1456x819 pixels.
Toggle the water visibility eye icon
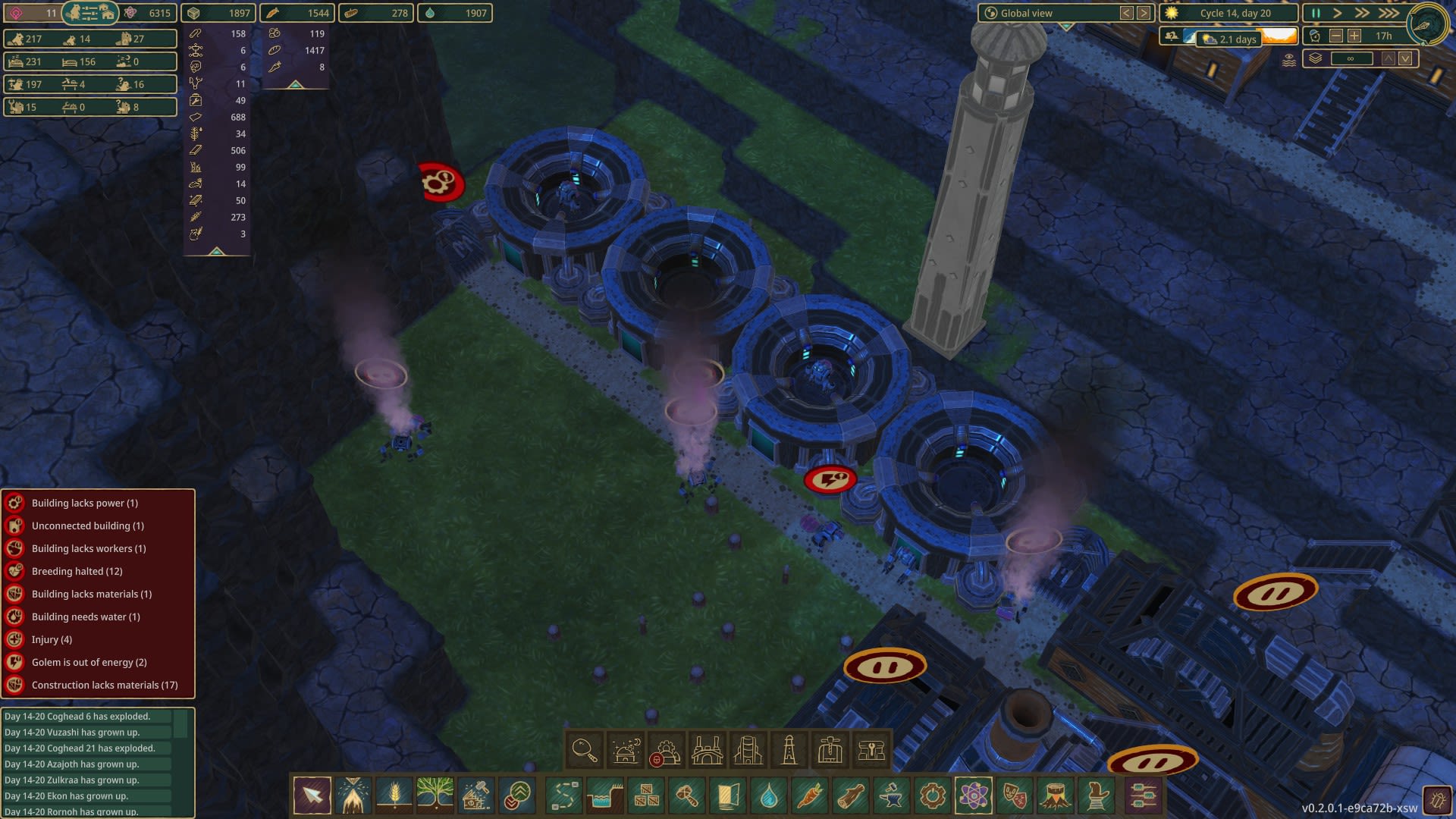(1288, 60)
